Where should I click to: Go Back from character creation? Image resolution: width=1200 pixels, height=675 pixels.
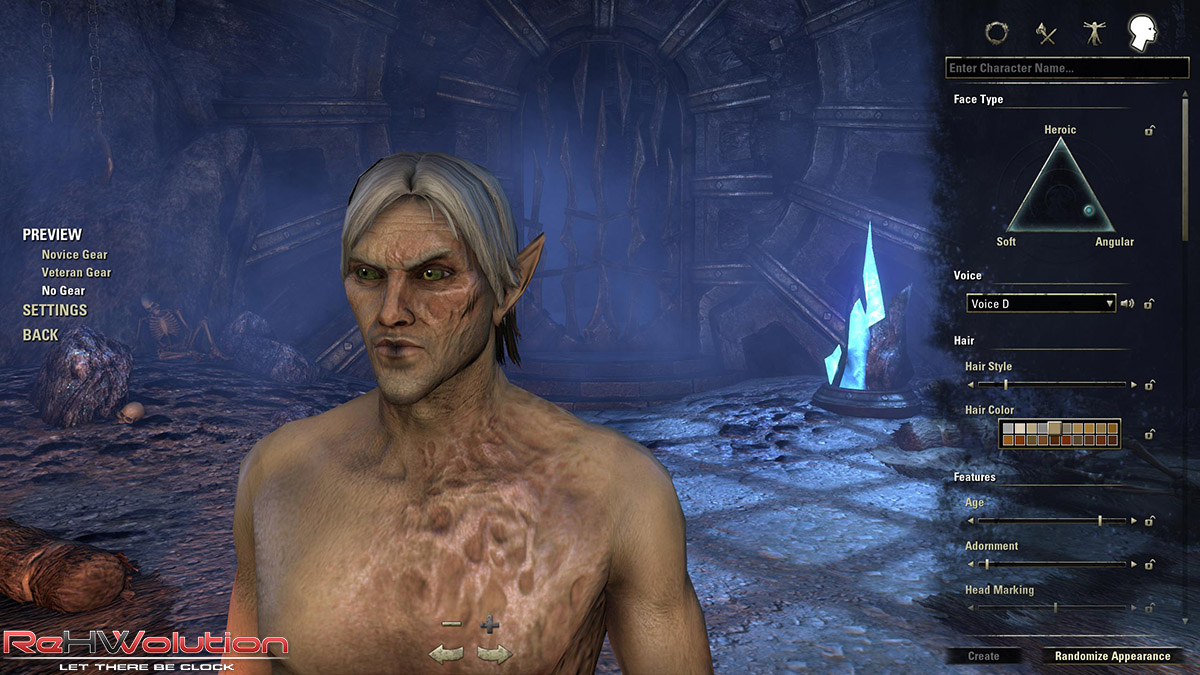coord(41,335)
